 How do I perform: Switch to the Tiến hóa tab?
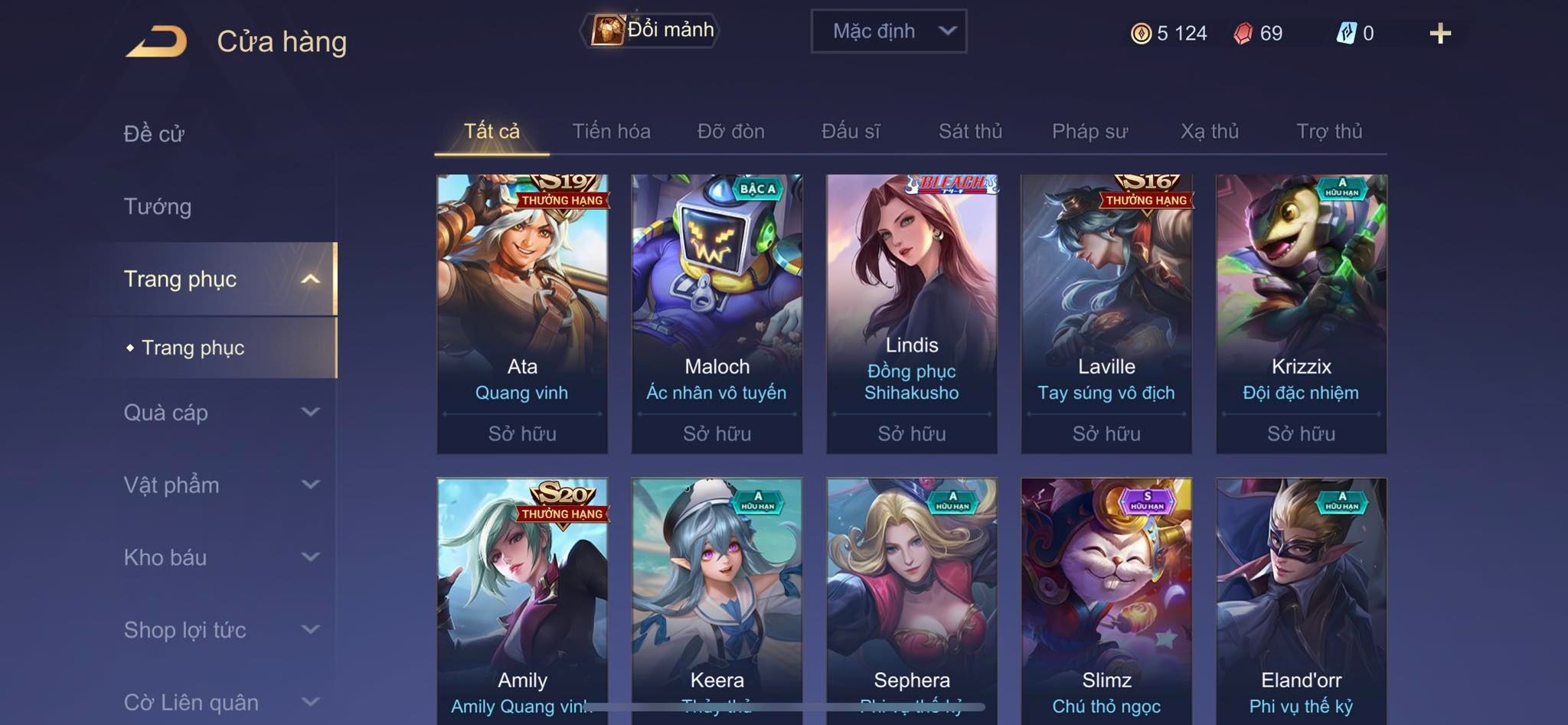(x=611, y=132)
